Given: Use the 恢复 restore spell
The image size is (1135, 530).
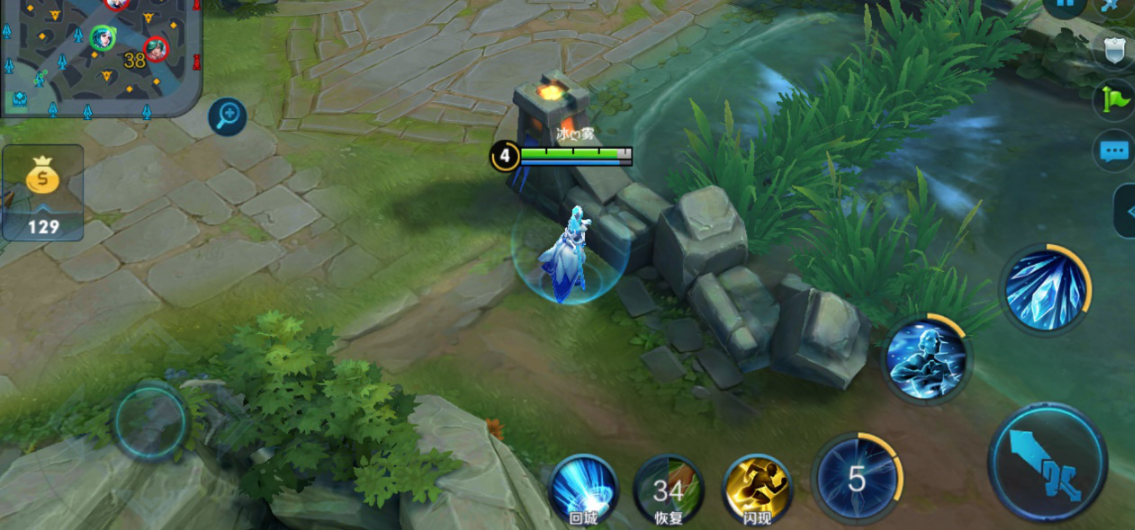Looking at the screenshot, I should 669,489.
